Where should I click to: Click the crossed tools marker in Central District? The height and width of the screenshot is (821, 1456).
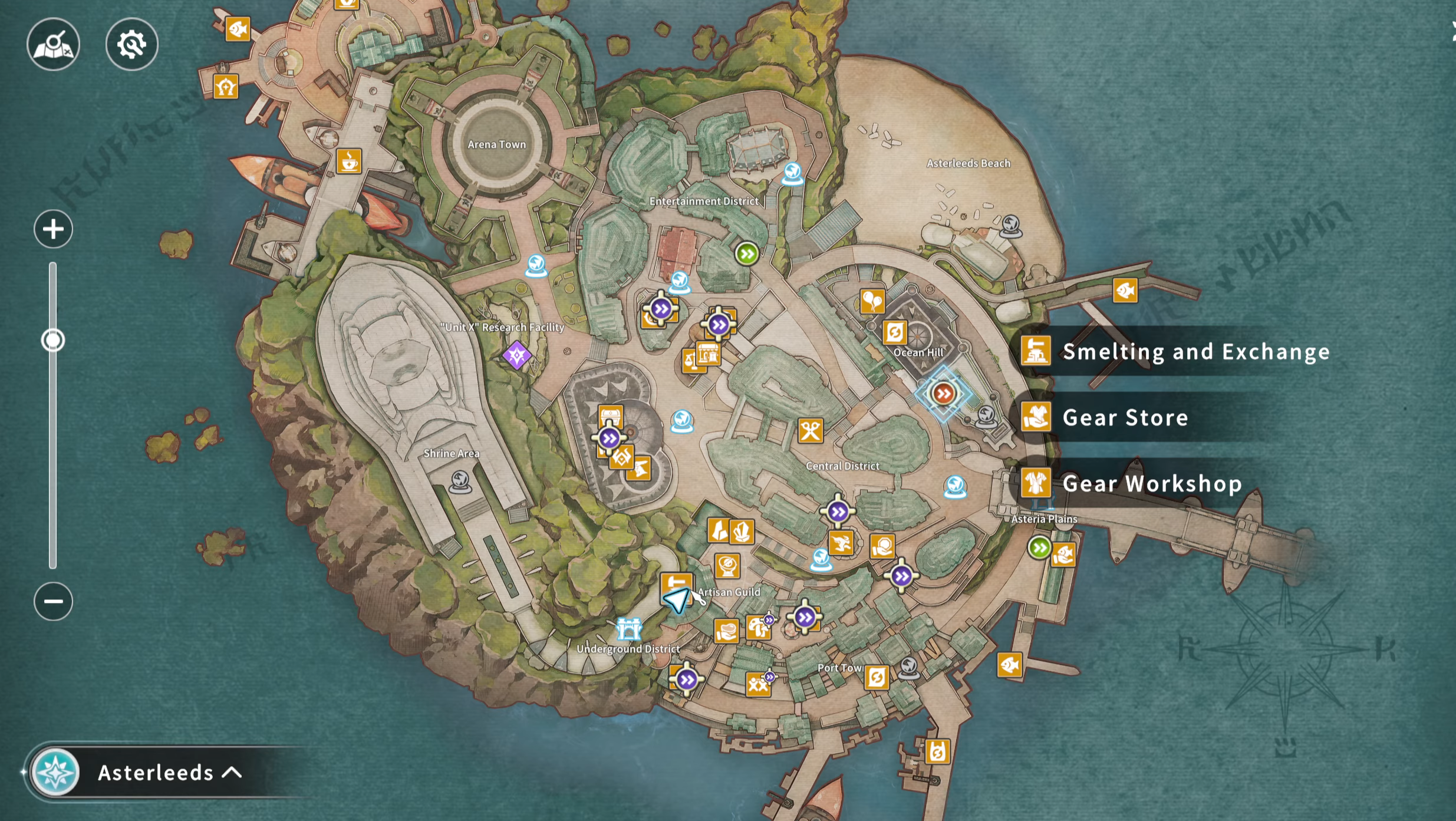[811, 431]
